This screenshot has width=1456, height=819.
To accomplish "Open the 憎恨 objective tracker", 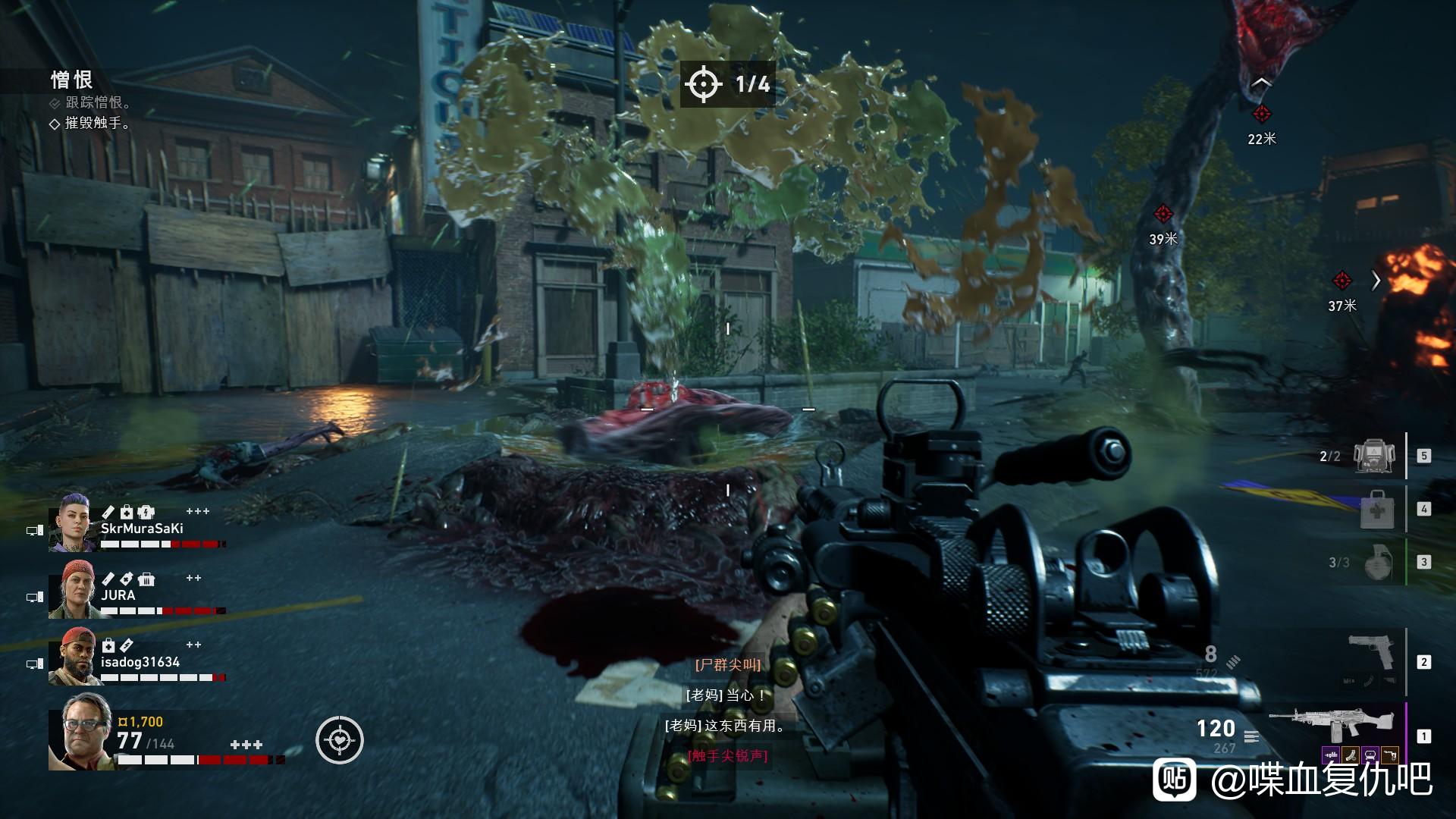I will point(72,80).
